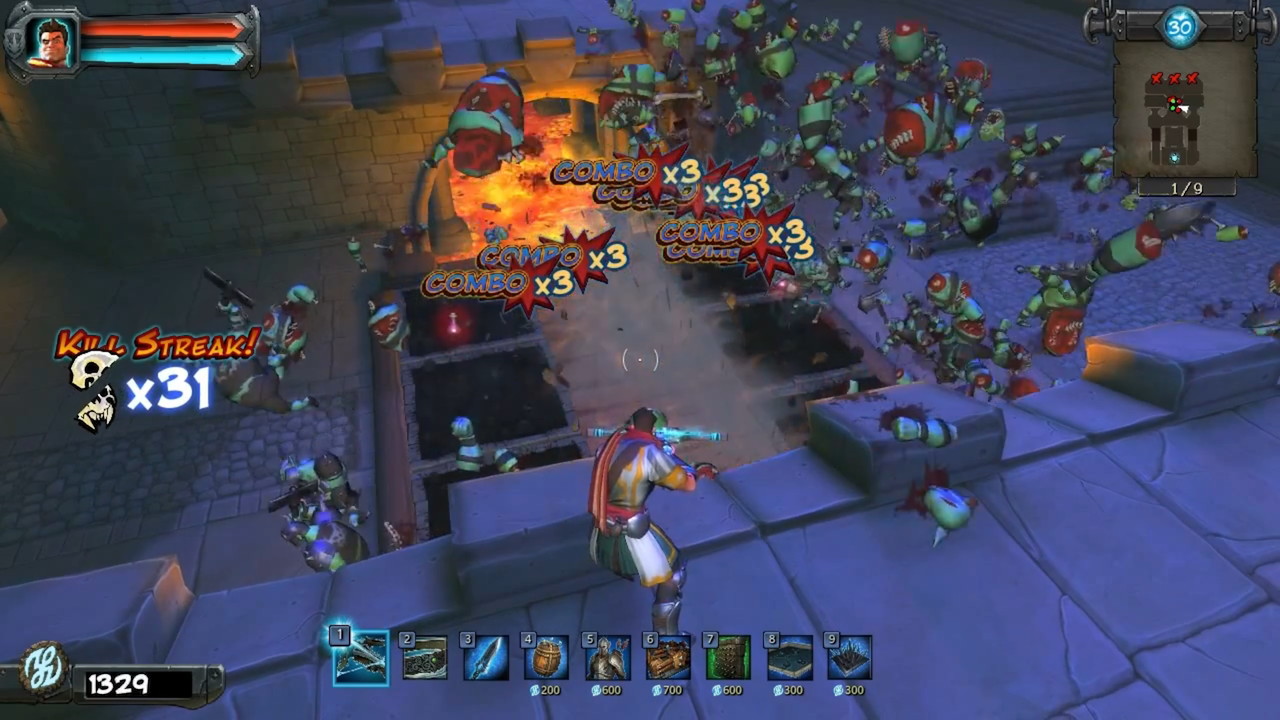
Task: Select the crossbow weapon in slot 1
Action: point(360,658)
